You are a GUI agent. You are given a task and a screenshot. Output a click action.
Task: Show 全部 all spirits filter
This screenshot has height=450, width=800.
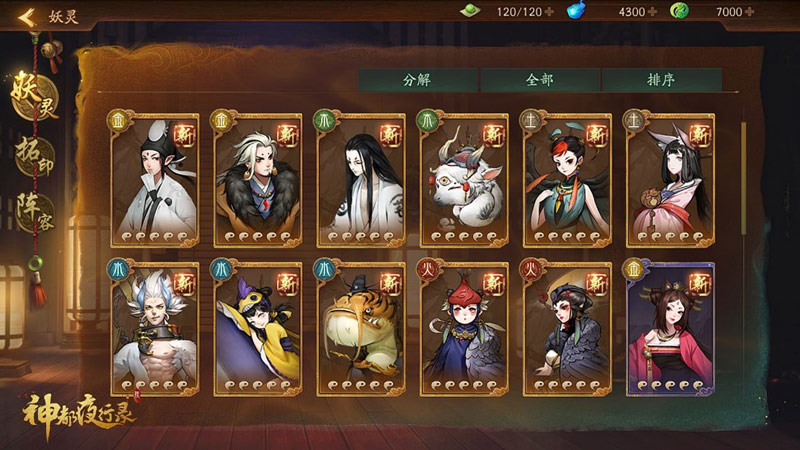tap(539, 80)
